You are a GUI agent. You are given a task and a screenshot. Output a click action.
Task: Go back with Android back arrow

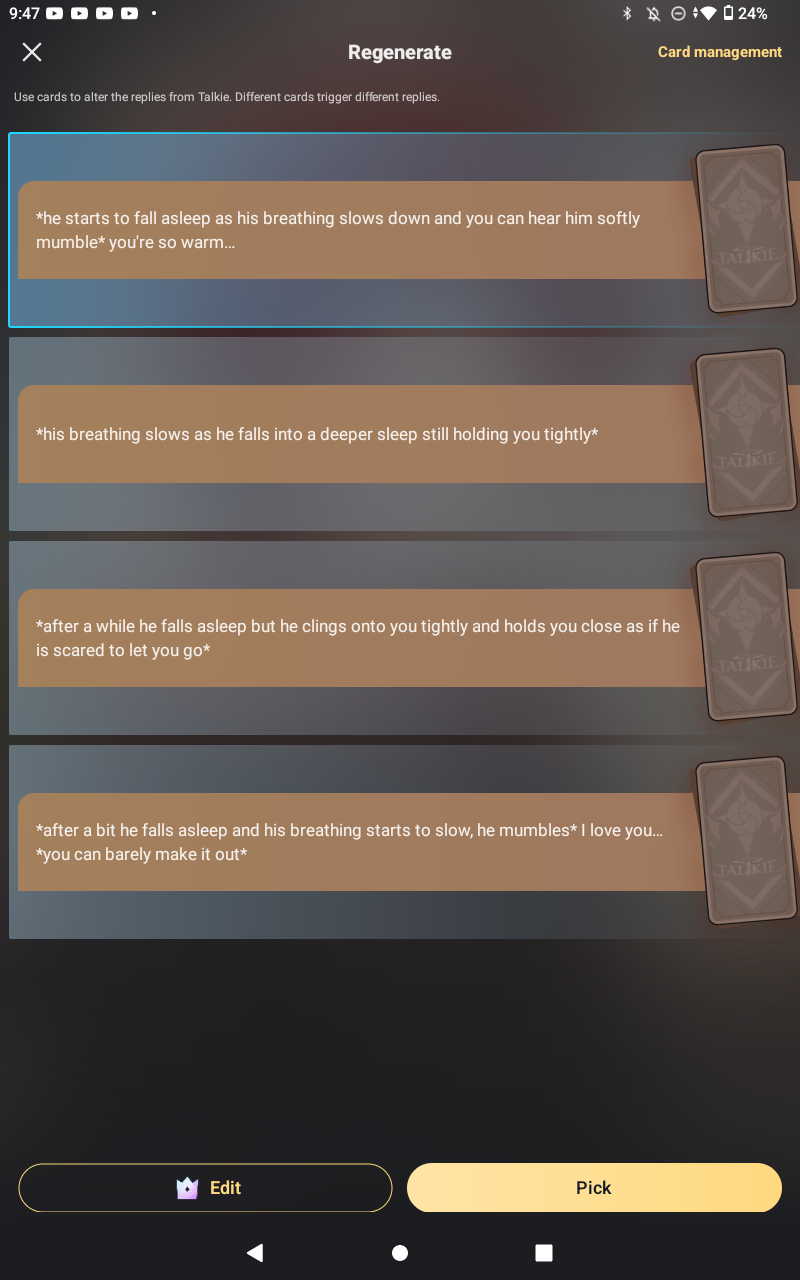coord(255,1252)
